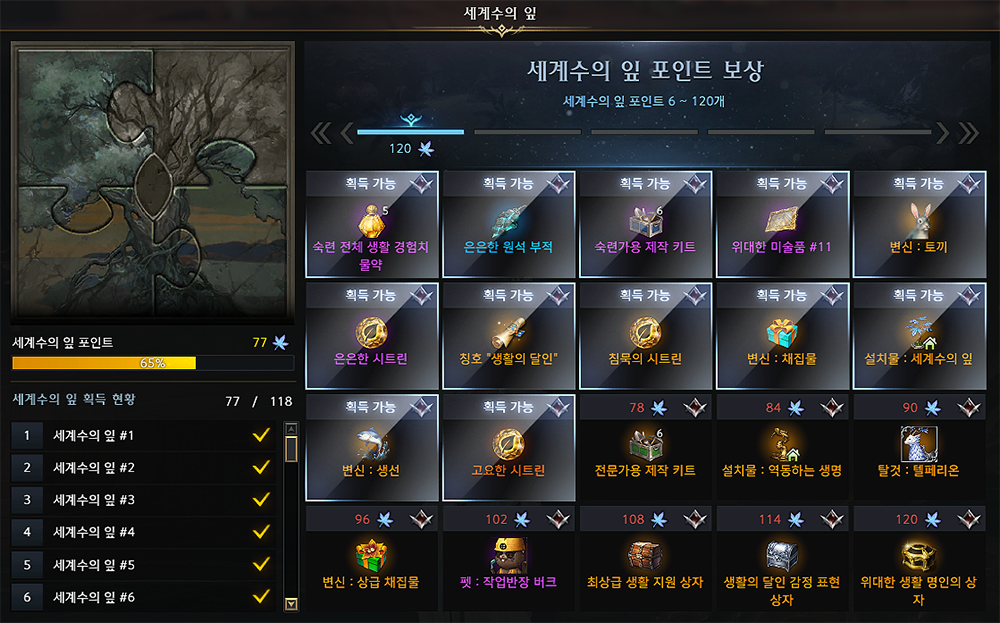1000x623 pixels.
Task: Claim the 은은한 시트린 reward
Action: tap(372, 337)
